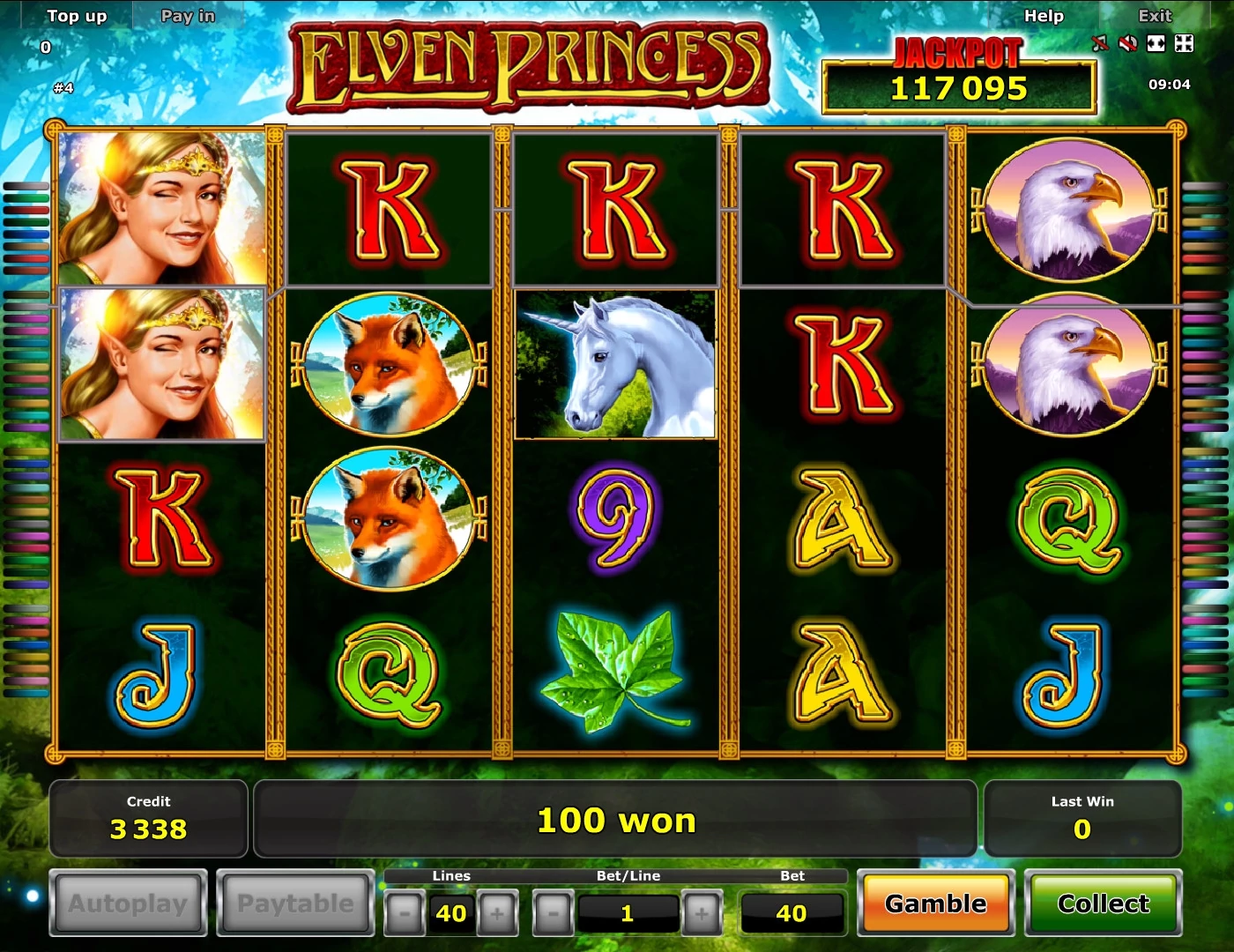Image resolution: width=1234 pixels, height=952 pixels.
Task: Collect your winnings
Action: pyautogui.click(x=1104, y=904)
